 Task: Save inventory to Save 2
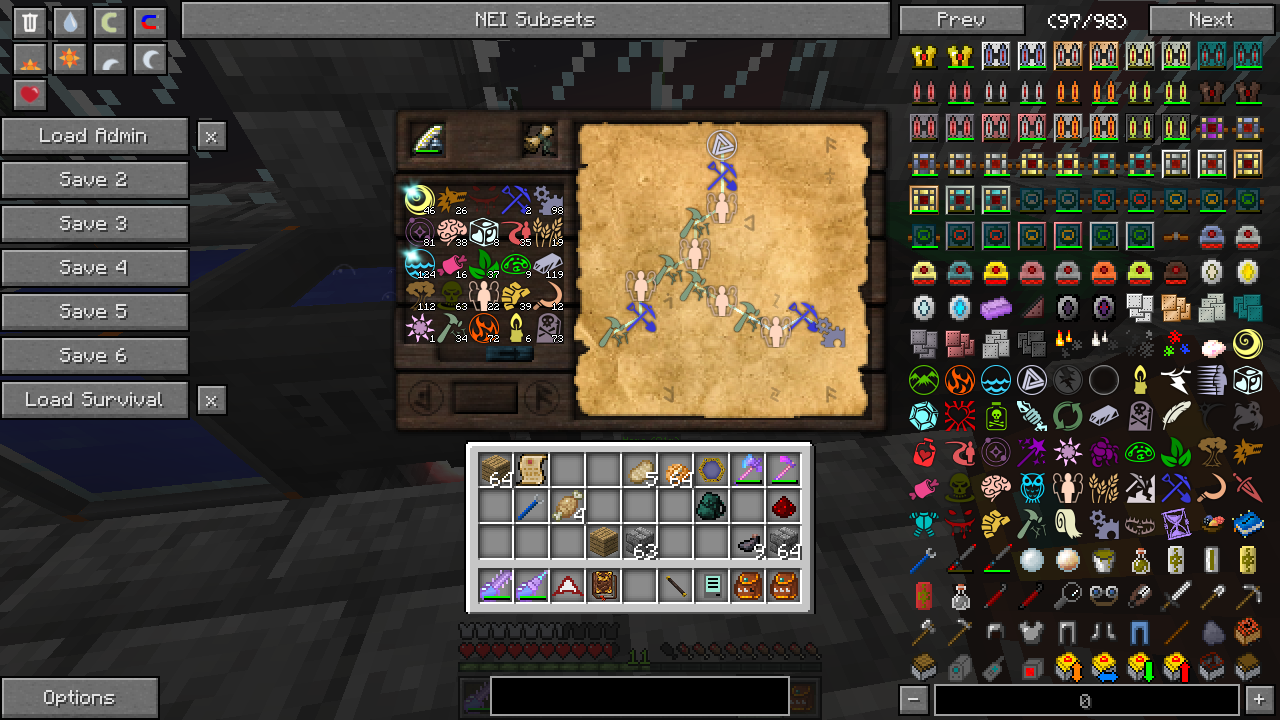(94, 180)
